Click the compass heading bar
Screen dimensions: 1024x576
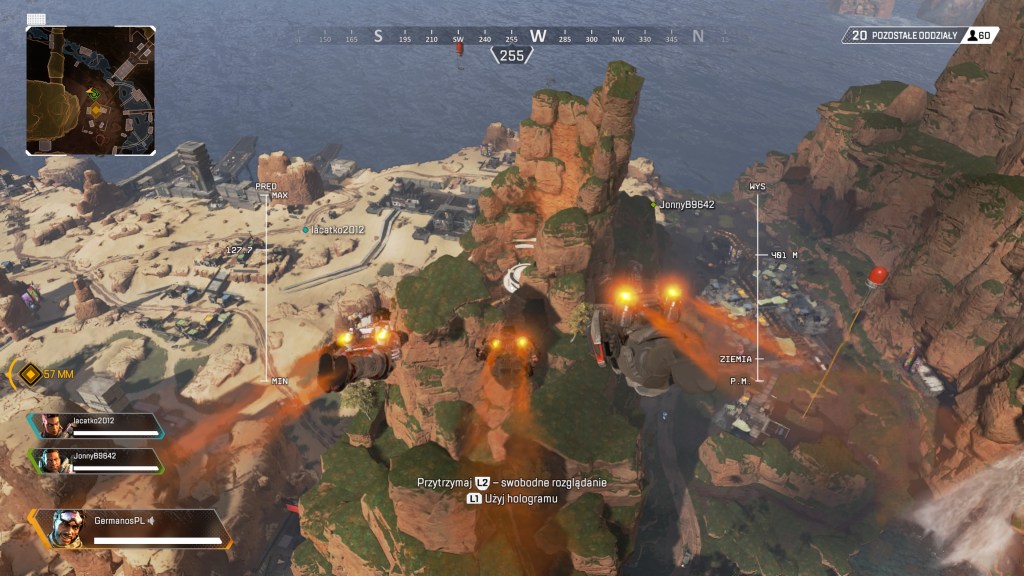[x=511, y=37]
